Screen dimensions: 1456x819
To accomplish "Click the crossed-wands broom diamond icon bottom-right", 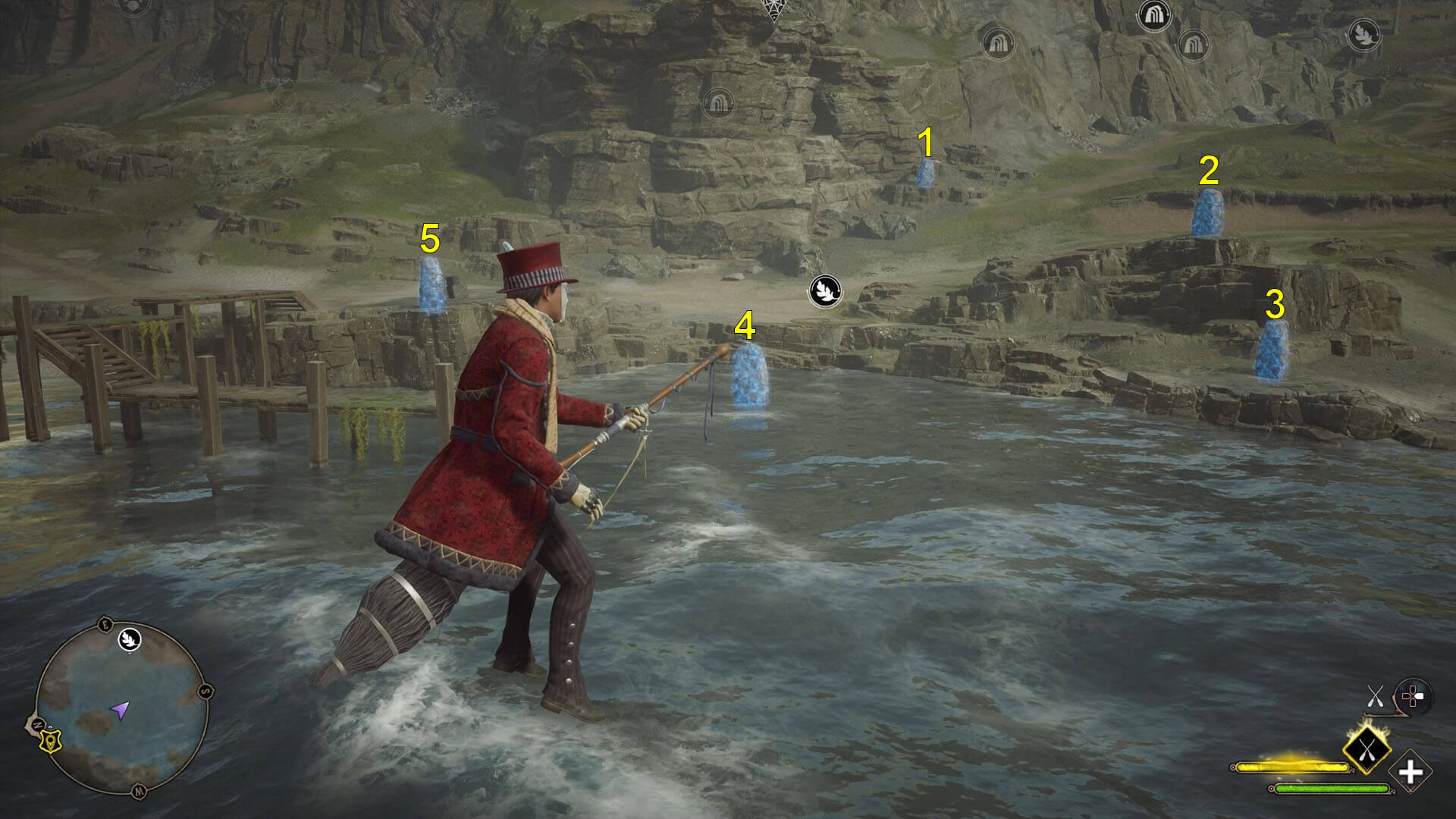I will (x=1368, y=749).
